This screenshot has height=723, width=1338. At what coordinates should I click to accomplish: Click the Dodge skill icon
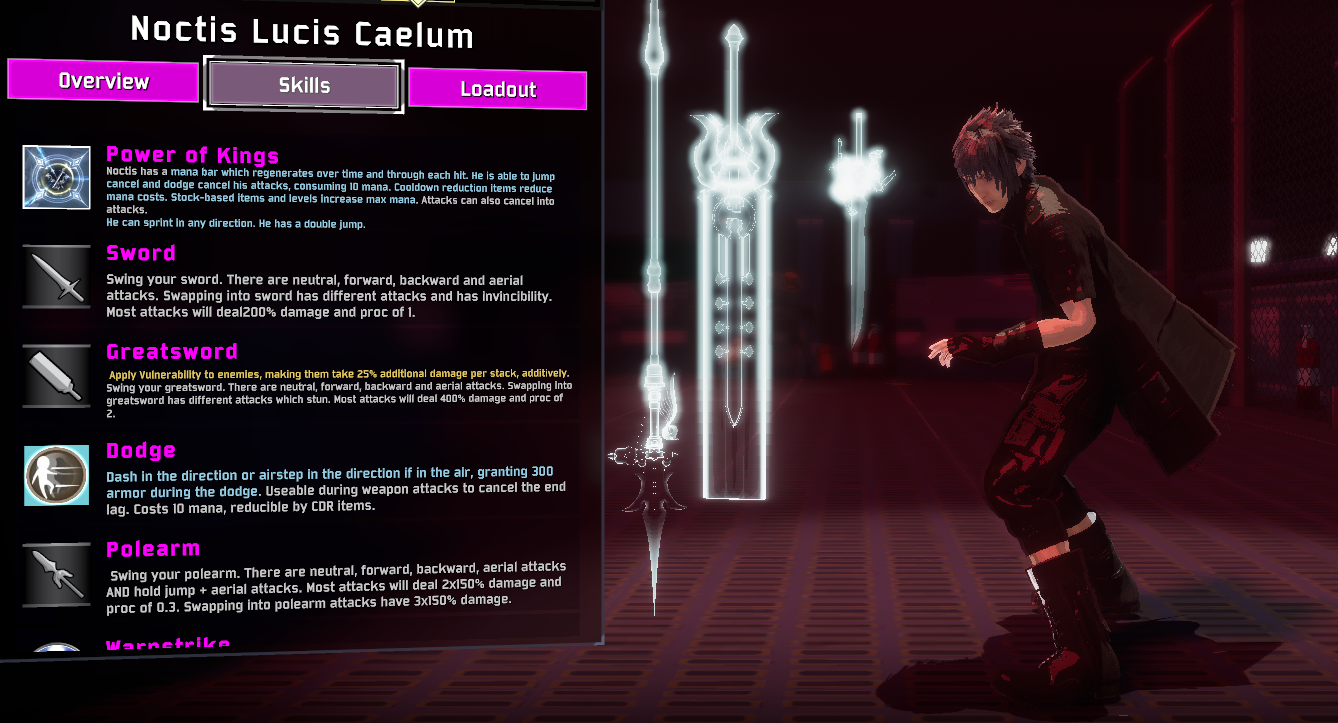click(57, 475)
